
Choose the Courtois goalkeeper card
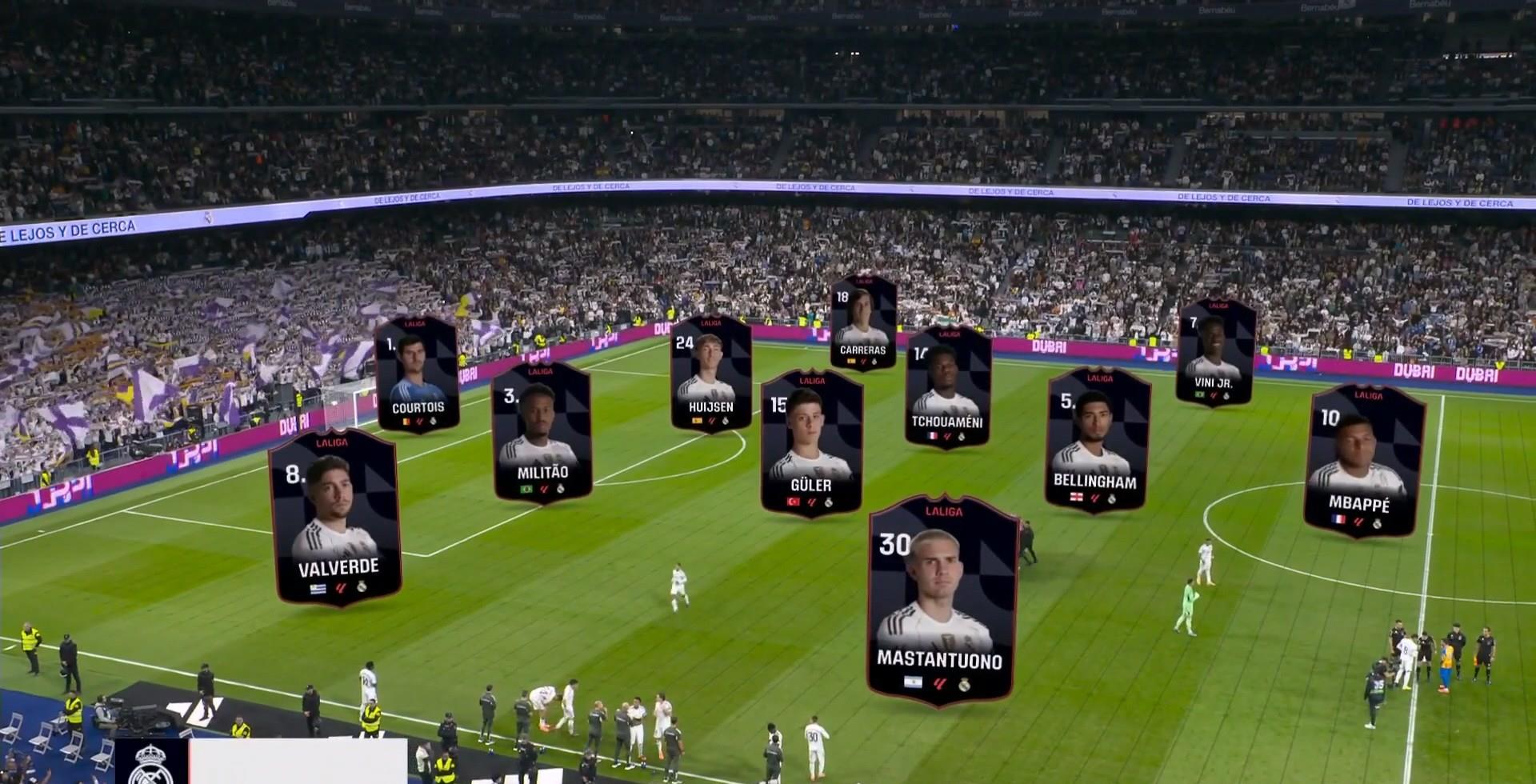417,374
